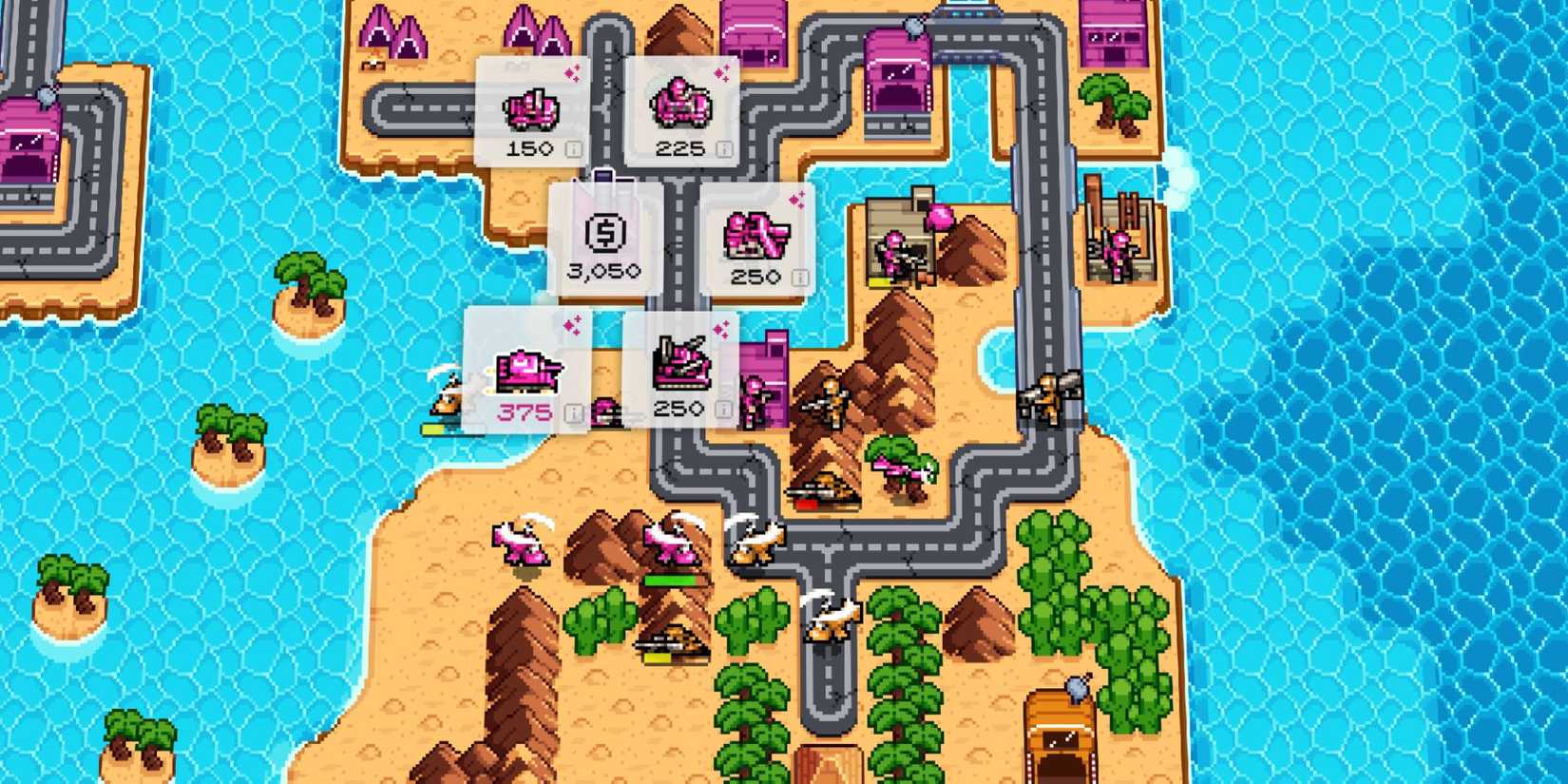This screenshot has height=784, width=1568.
Task: Click the funds counter showing 3,050
Action: tap(605, 271)
